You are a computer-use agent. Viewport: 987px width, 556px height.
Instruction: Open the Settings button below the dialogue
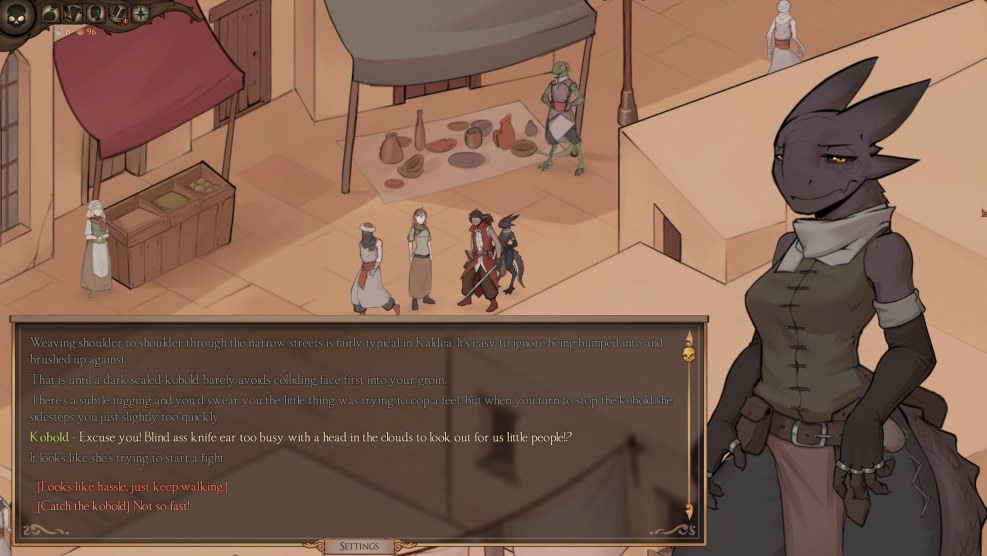[359, 546]
